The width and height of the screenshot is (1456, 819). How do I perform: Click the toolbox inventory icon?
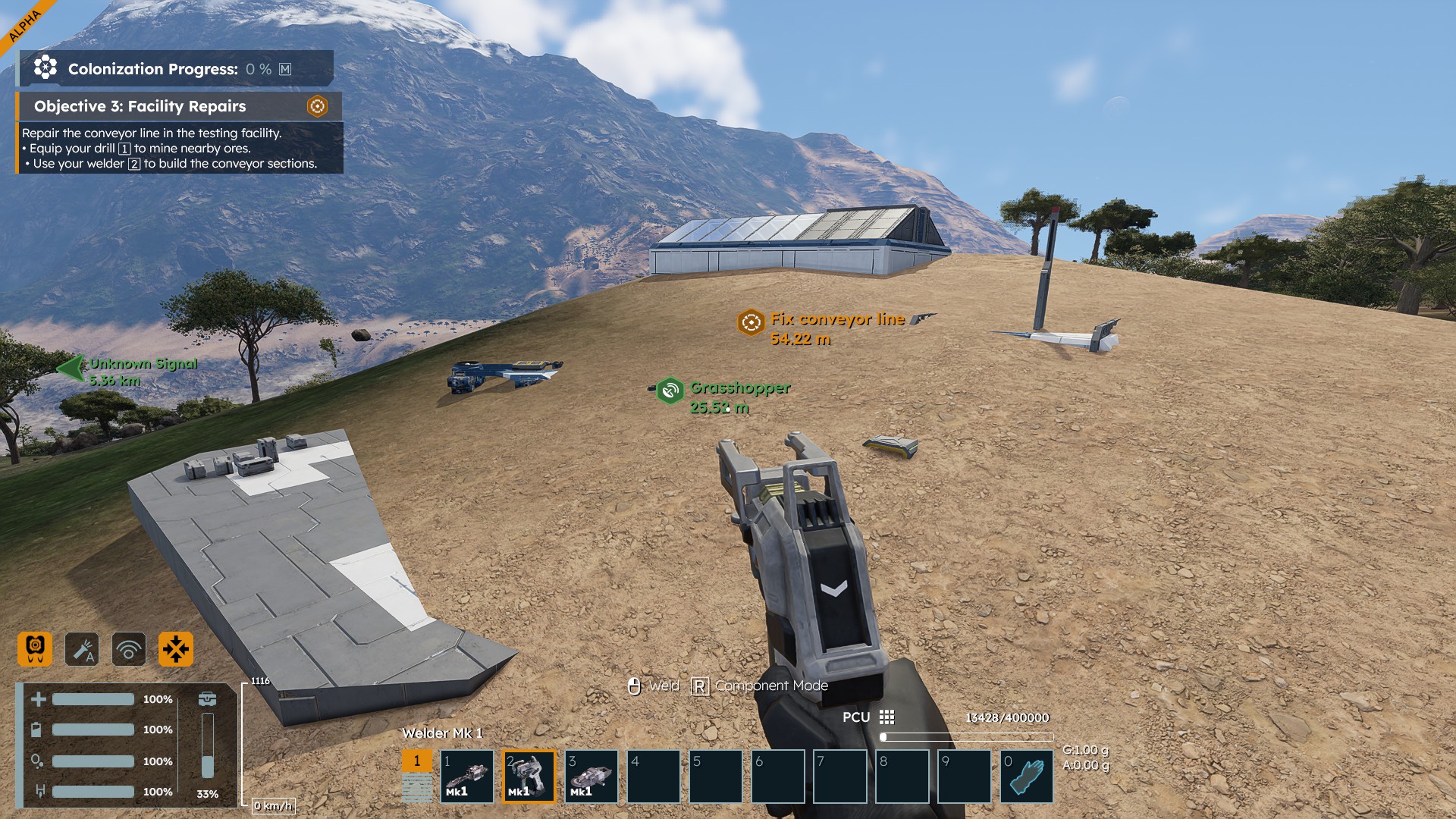[207, 699]
